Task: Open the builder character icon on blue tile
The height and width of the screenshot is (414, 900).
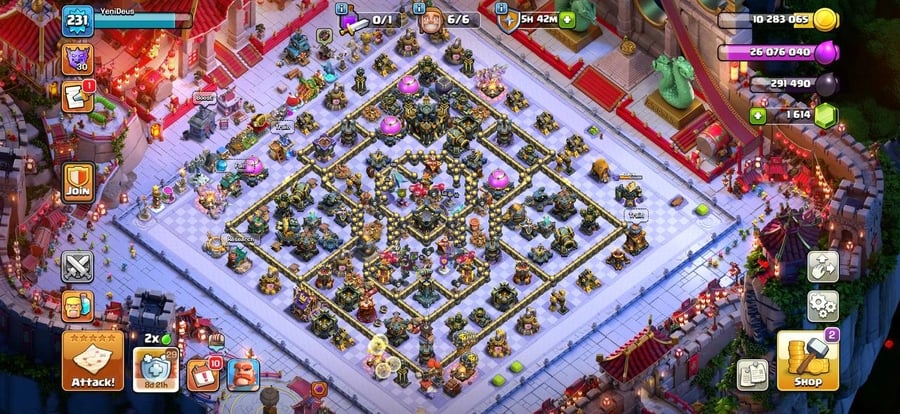Action: pos(242,375)
